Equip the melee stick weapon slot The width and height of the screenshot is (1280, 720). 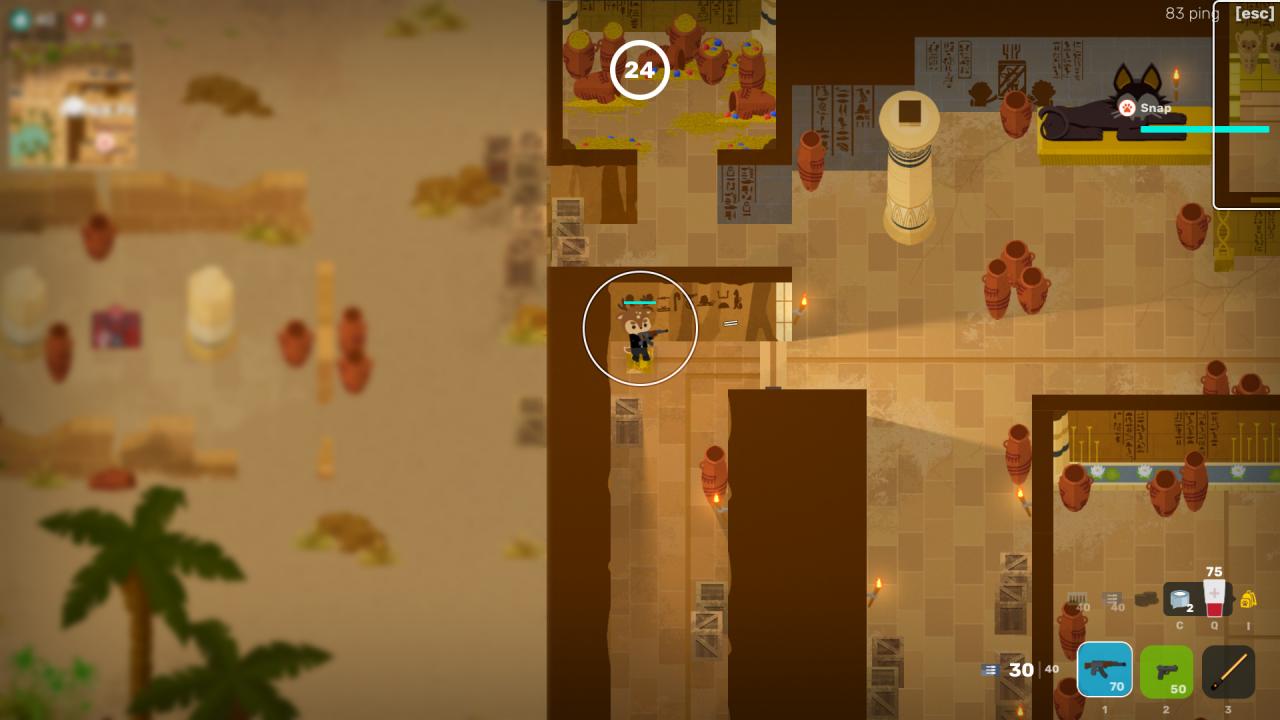(x=1228, y=671)
